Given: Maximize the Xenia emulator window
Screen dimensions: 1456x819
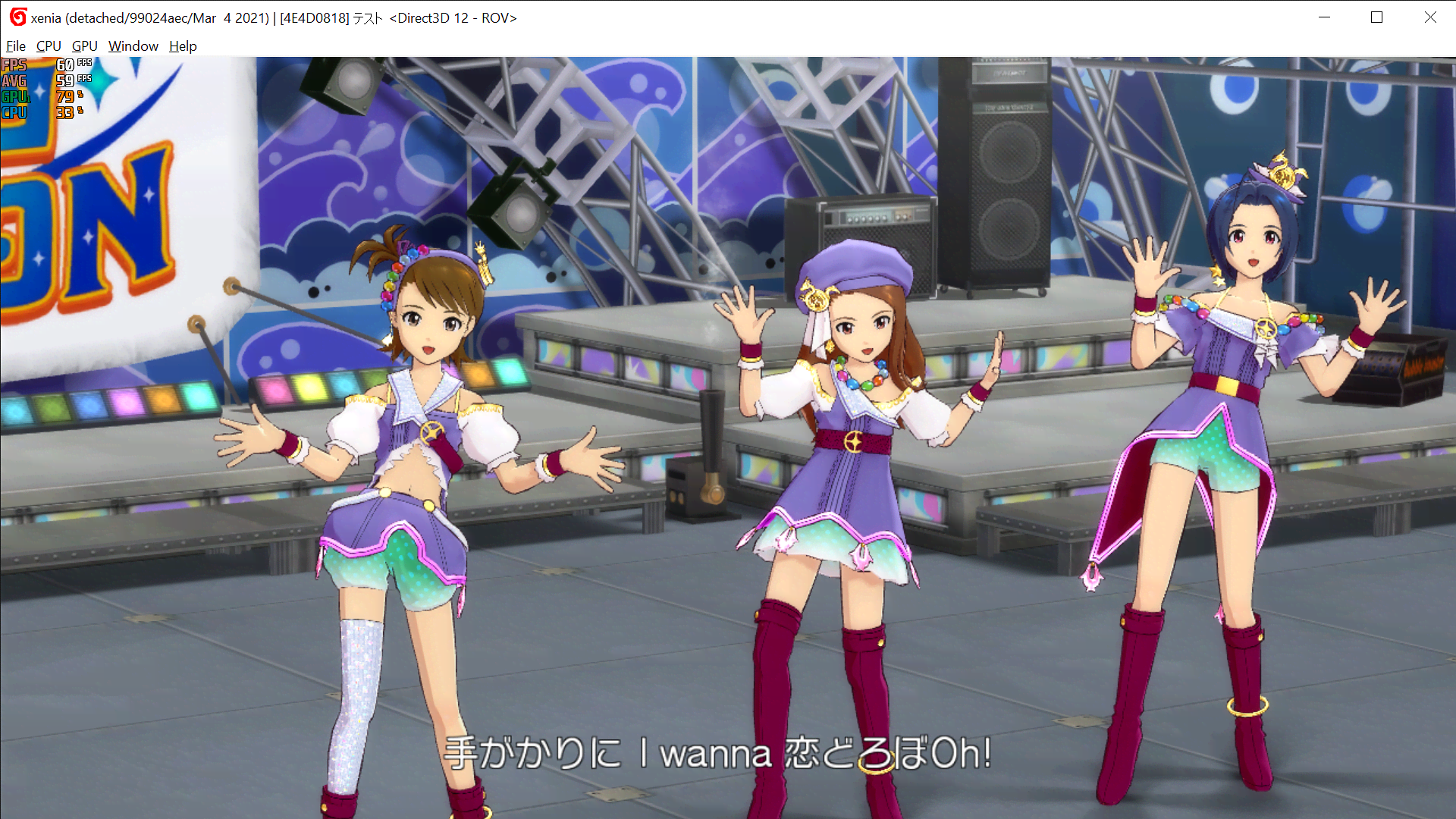Looking at the screenshot, I should 1377,17.
